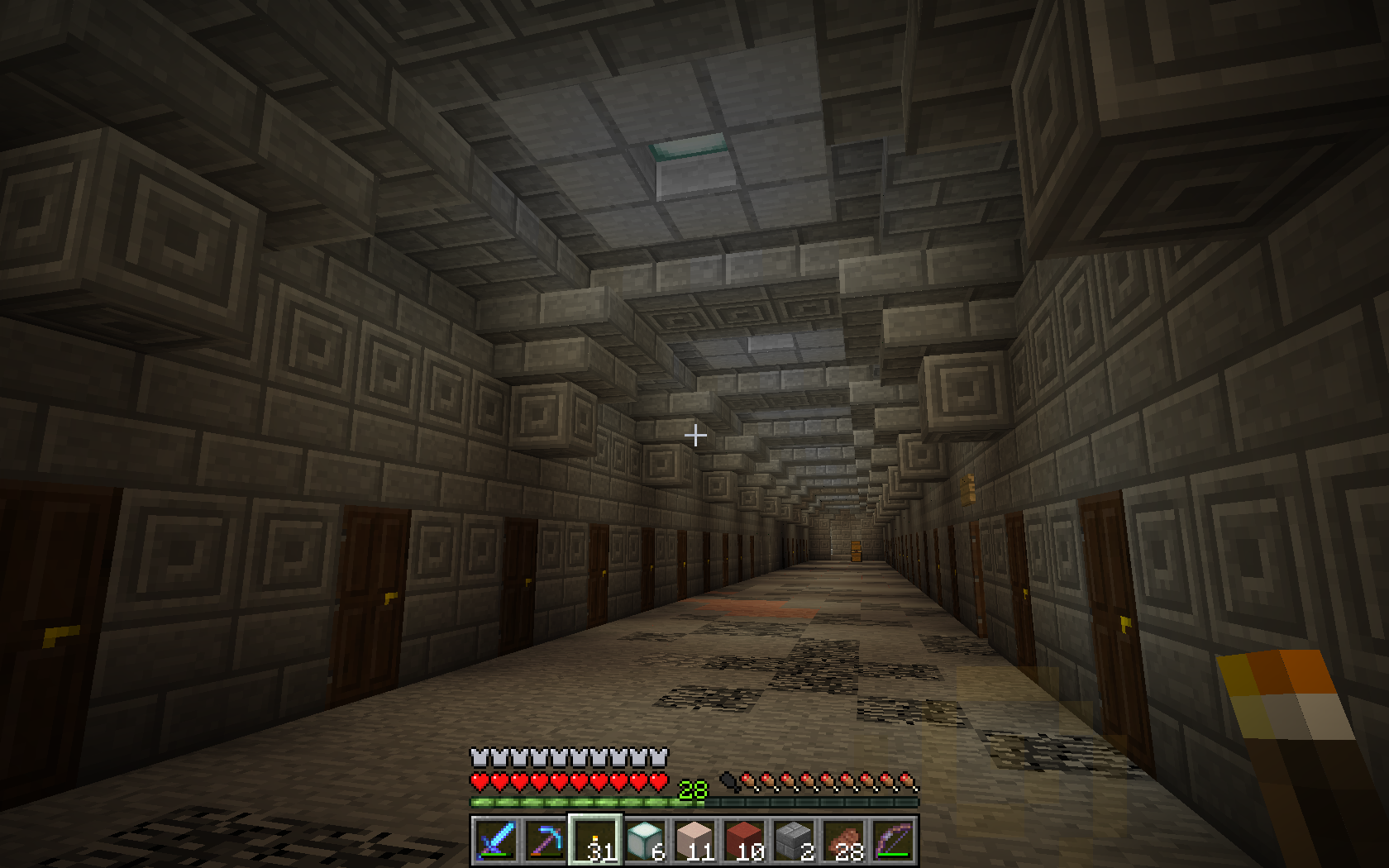
Task: Pick the pale pink block stack of 11
Action: pyautogui.click(x=694, y=841)
